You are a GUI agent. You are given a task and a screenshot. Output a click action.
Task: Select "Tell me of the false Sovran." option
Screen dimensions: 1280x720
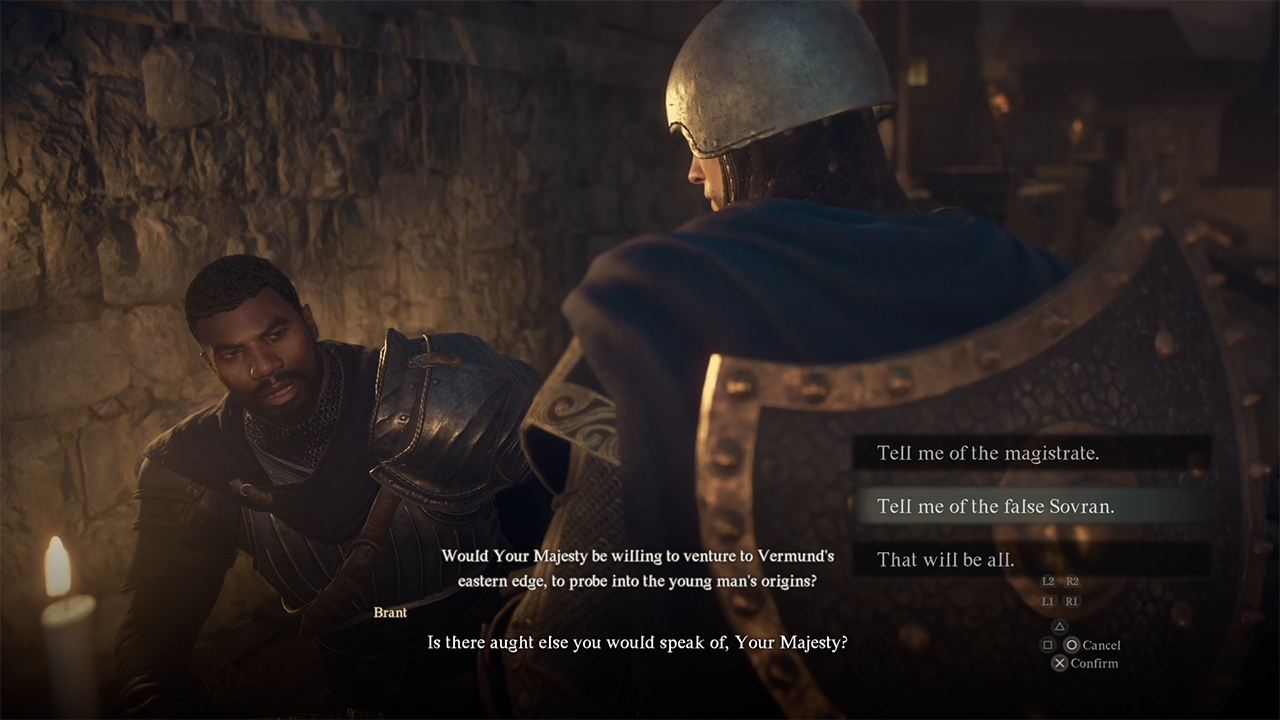point(995,506)
